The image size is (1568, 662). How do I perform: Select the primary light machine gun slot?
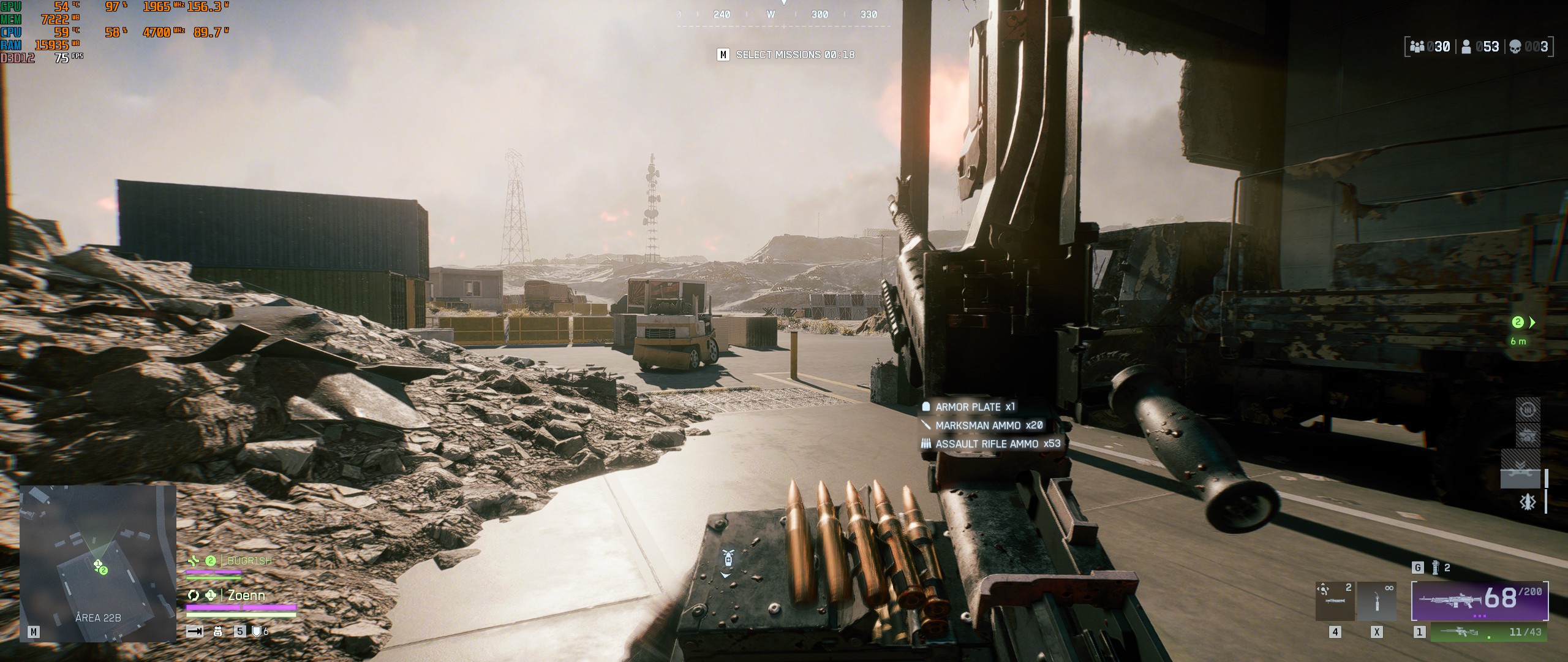(x=1480, y=600)
